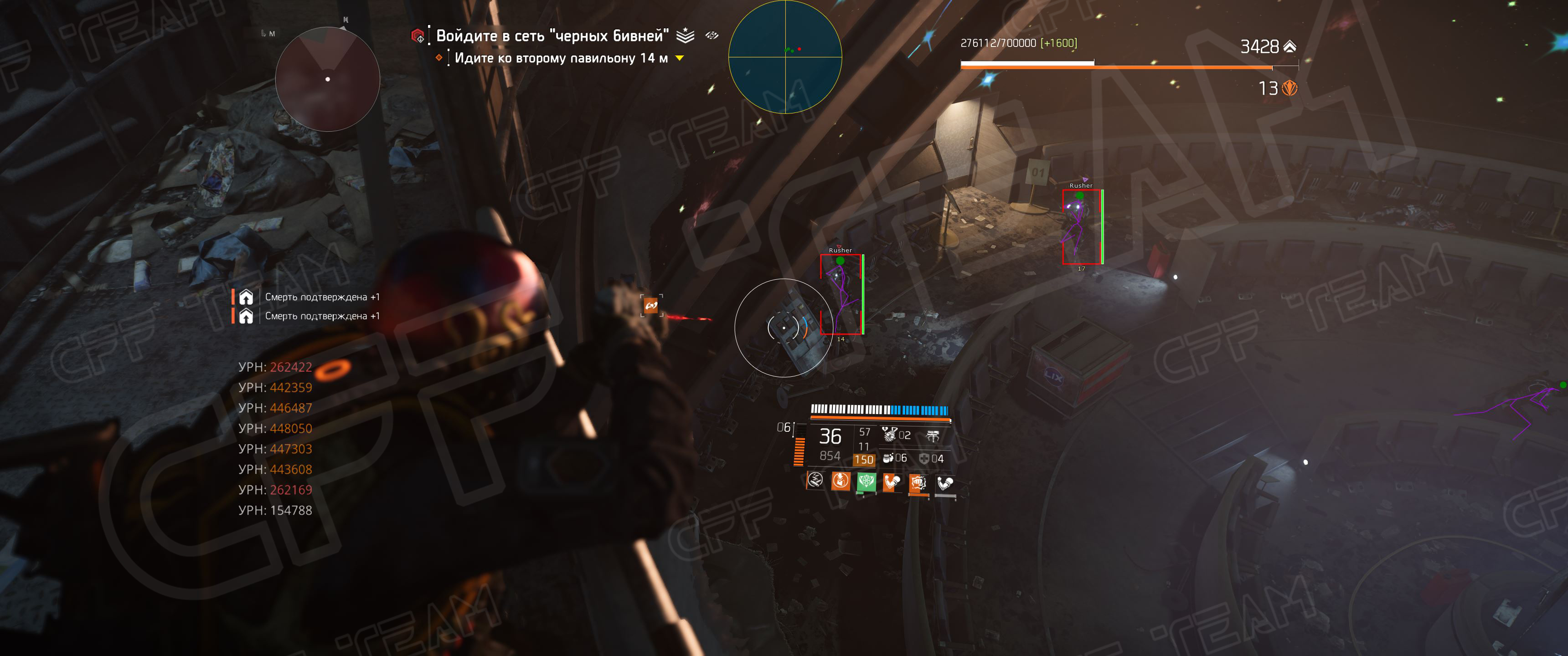Use the armor kit shield icon
The image size is (1568, 656).
(924, 458)
